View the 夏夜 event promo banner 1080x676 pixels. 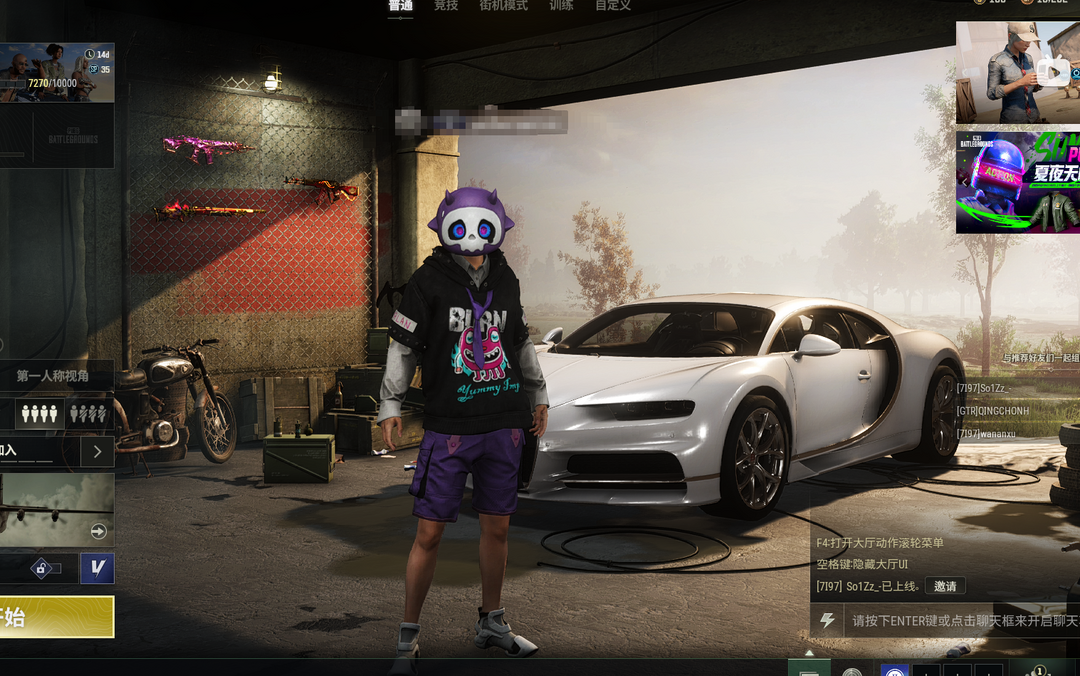(1017, 182)
